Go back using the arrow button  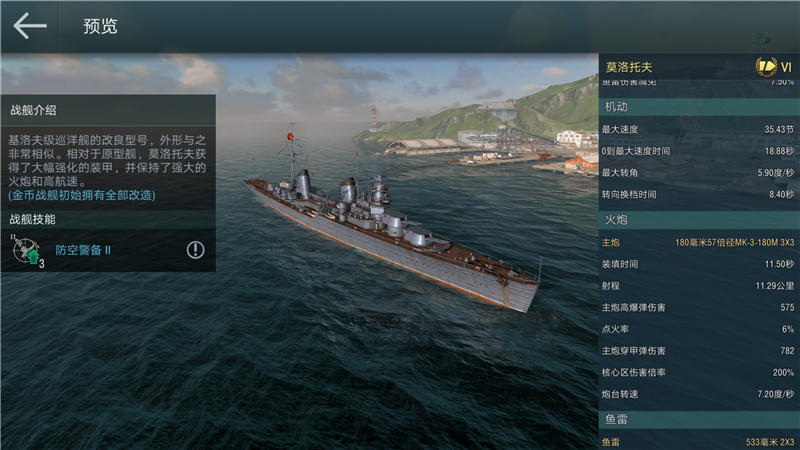click(x=30, y=26)
